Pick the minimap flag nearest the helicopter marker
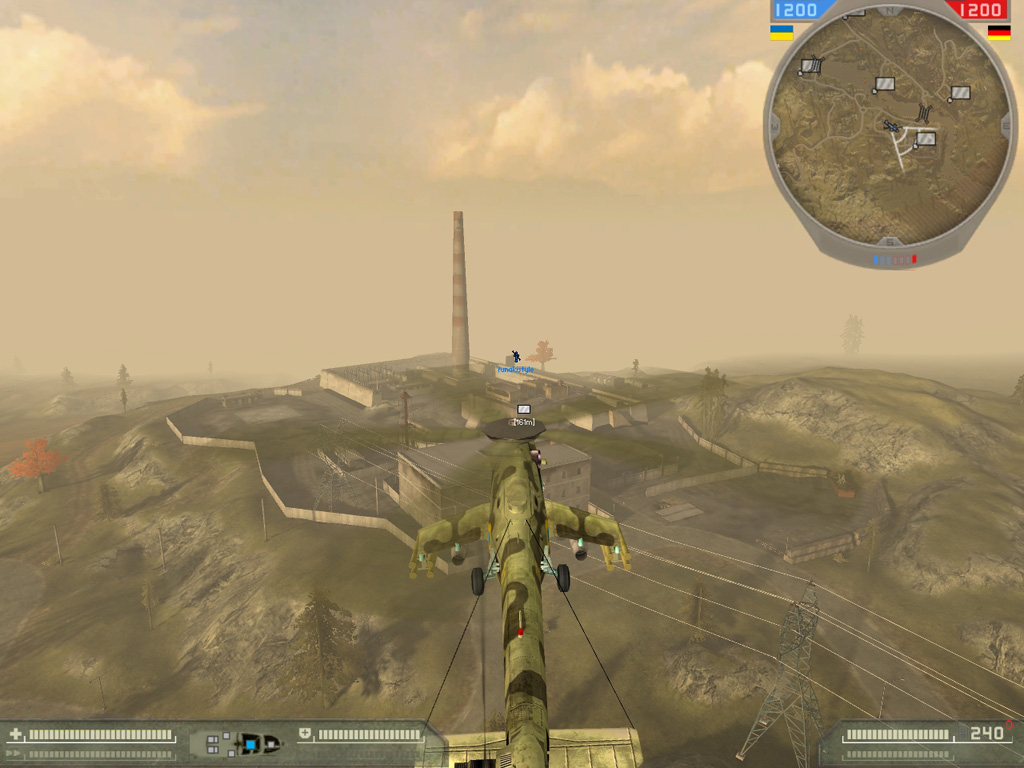 pos(925,139)
